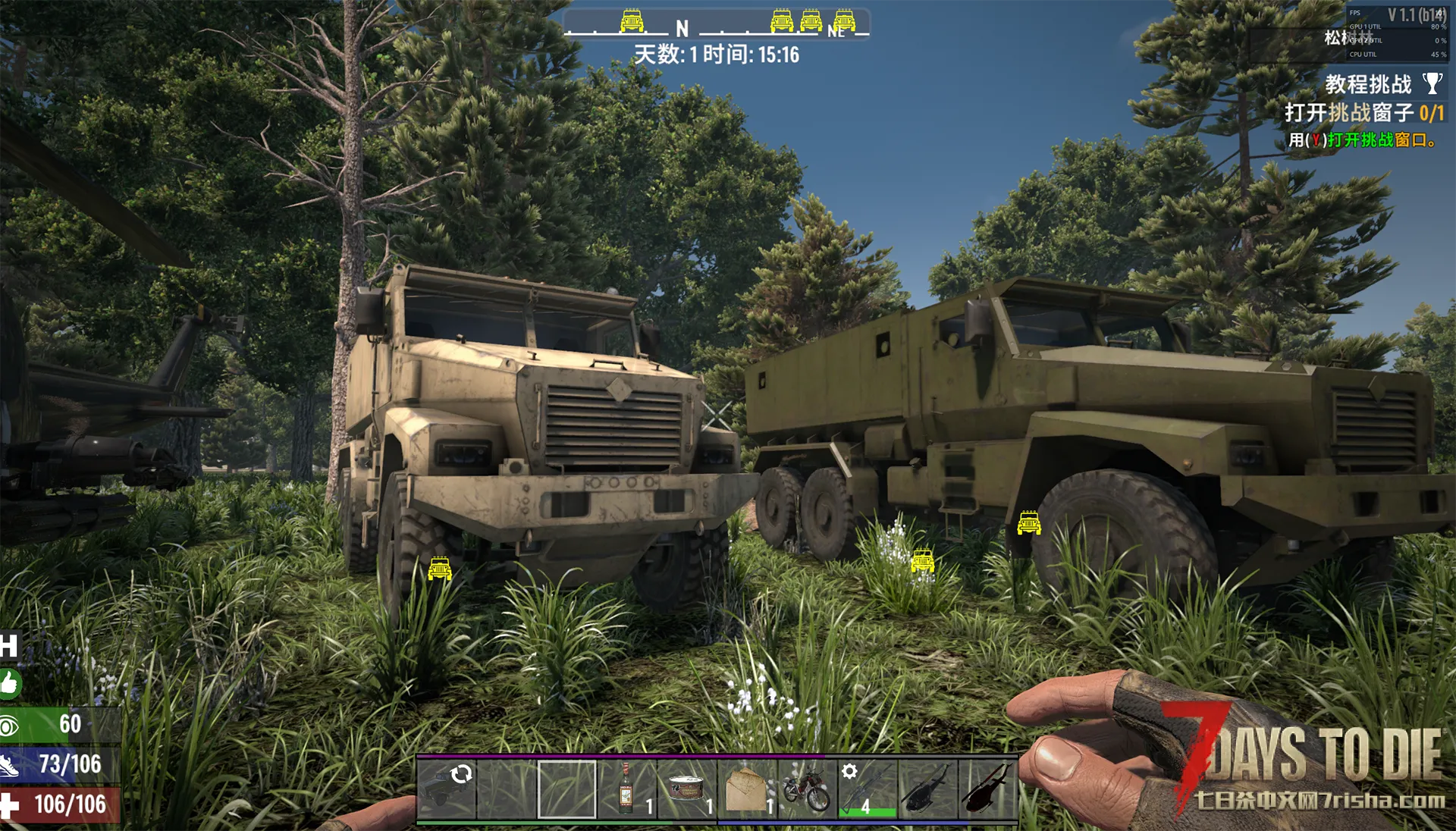Click the thumbs-up buff icon

point(10,684)
